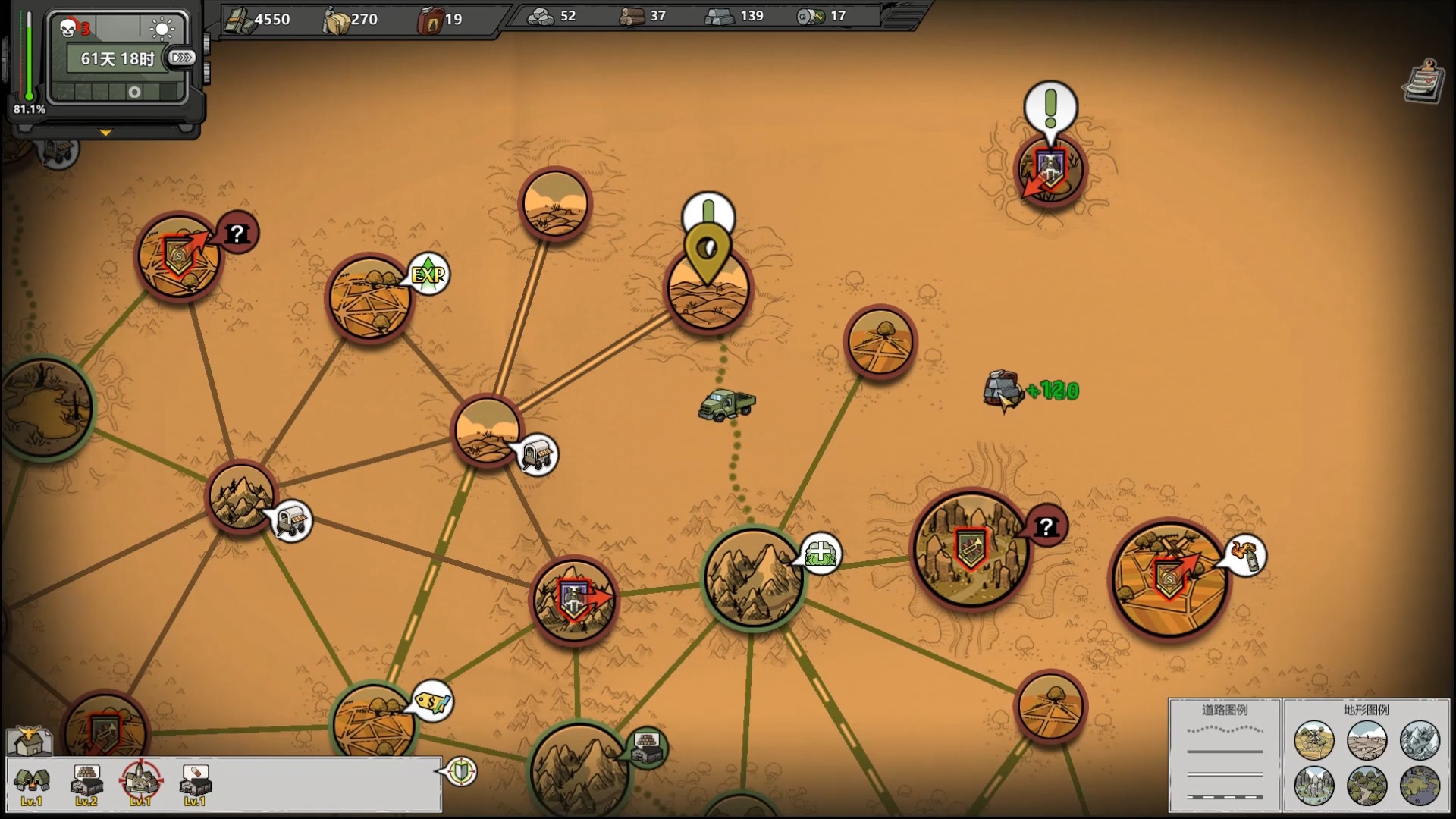This screenshot has width=1456, height=819.
Task: Expand the yellow arrow under the clock panel
Action: 105,133
